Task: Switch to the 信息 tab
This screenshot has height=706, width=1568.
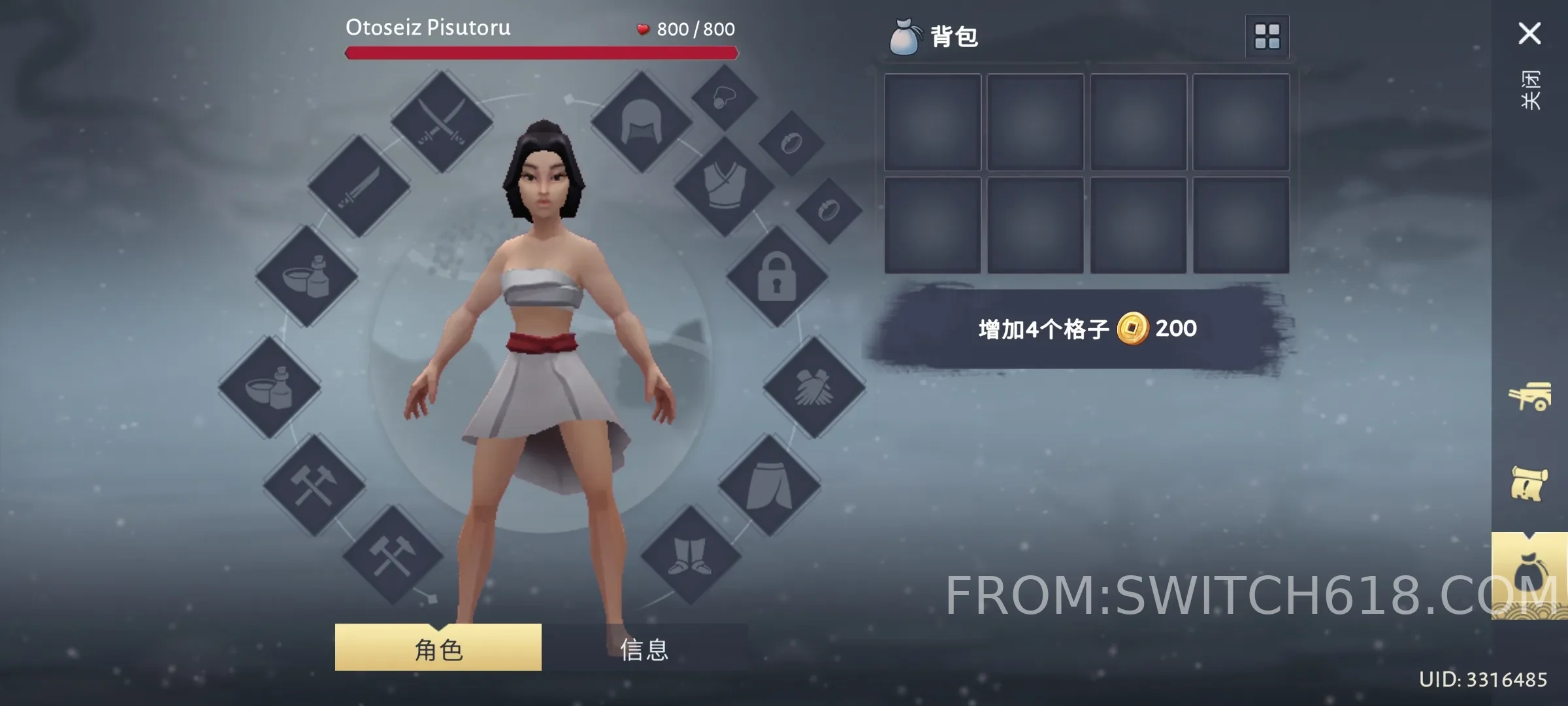Action: (644, 649)
